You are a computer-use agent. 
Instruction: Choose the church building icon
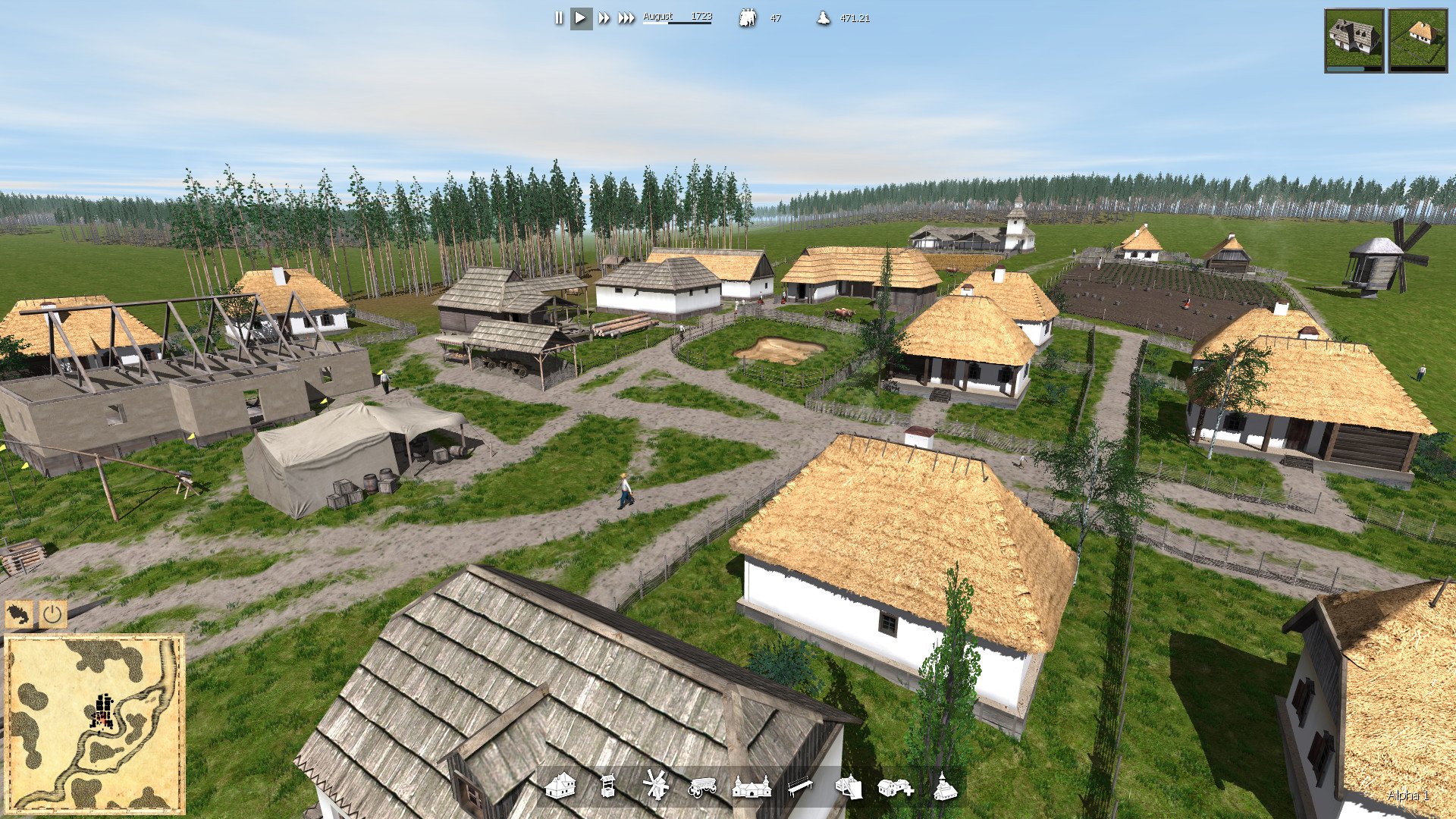click(x=752, y=789)
